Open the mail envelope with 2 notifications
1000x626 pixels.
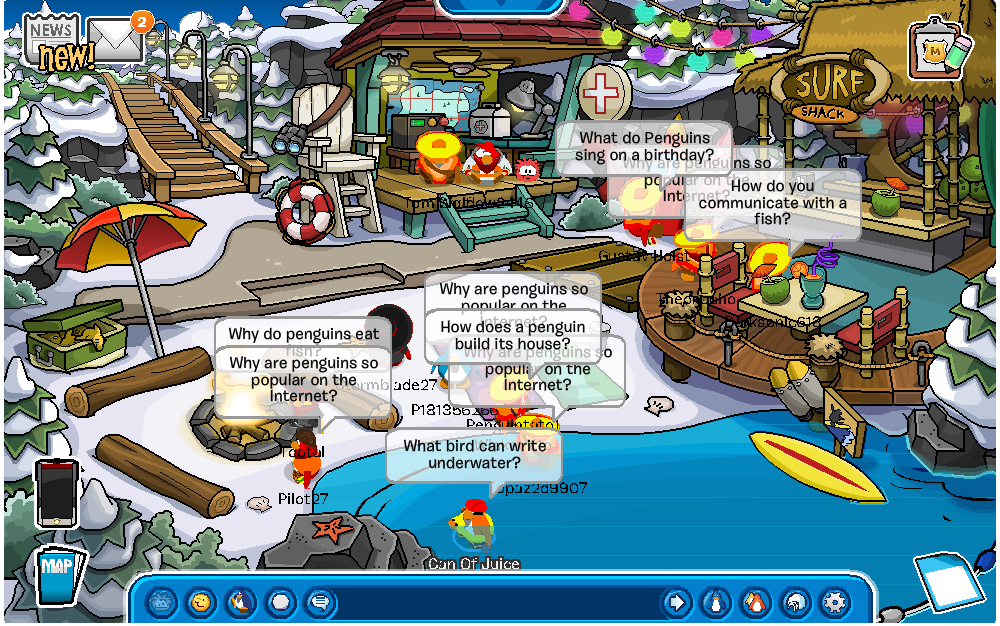(118, 40)
